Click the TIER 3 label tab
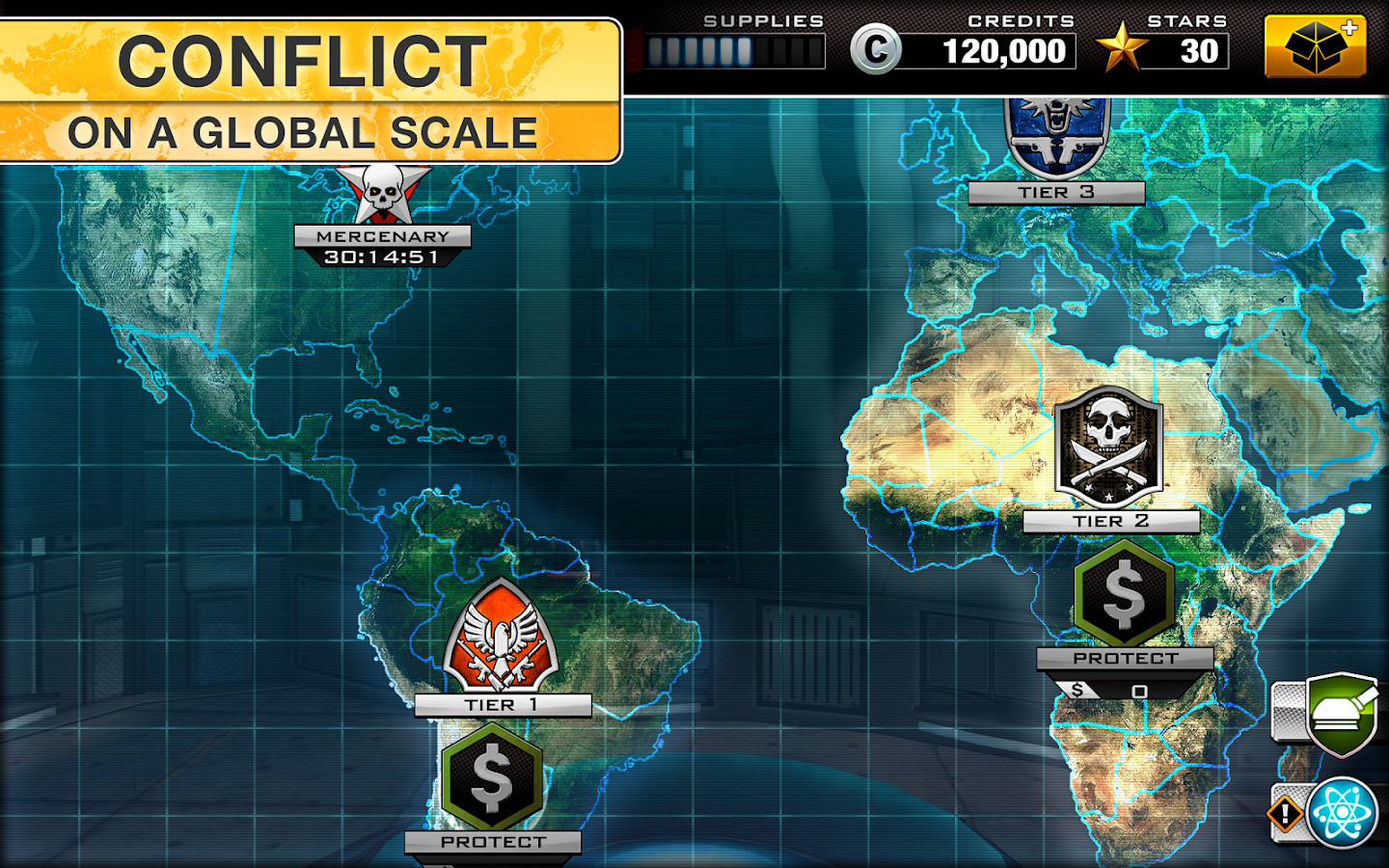 click(x=1056, y=192)
